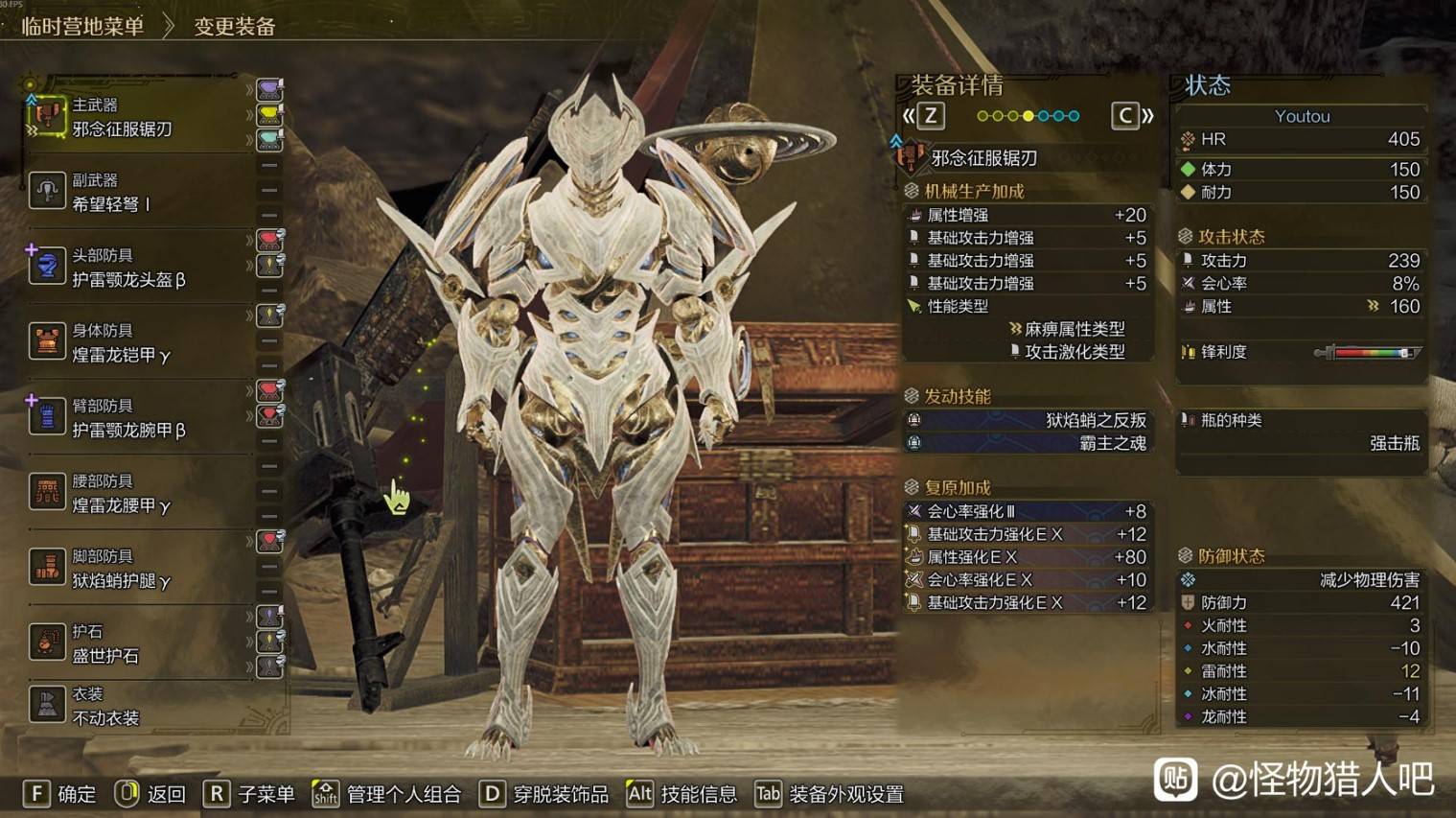Screen dimensions: 1456x818
Task: Open the 子菜单 submenu
Action: tap(249, 794)
